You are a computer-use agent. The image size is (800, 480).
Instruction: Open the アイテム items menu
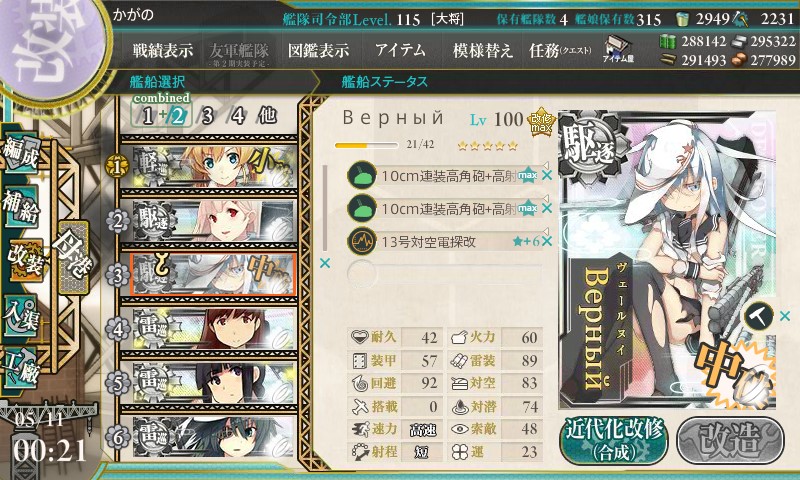tap(400, 50)
